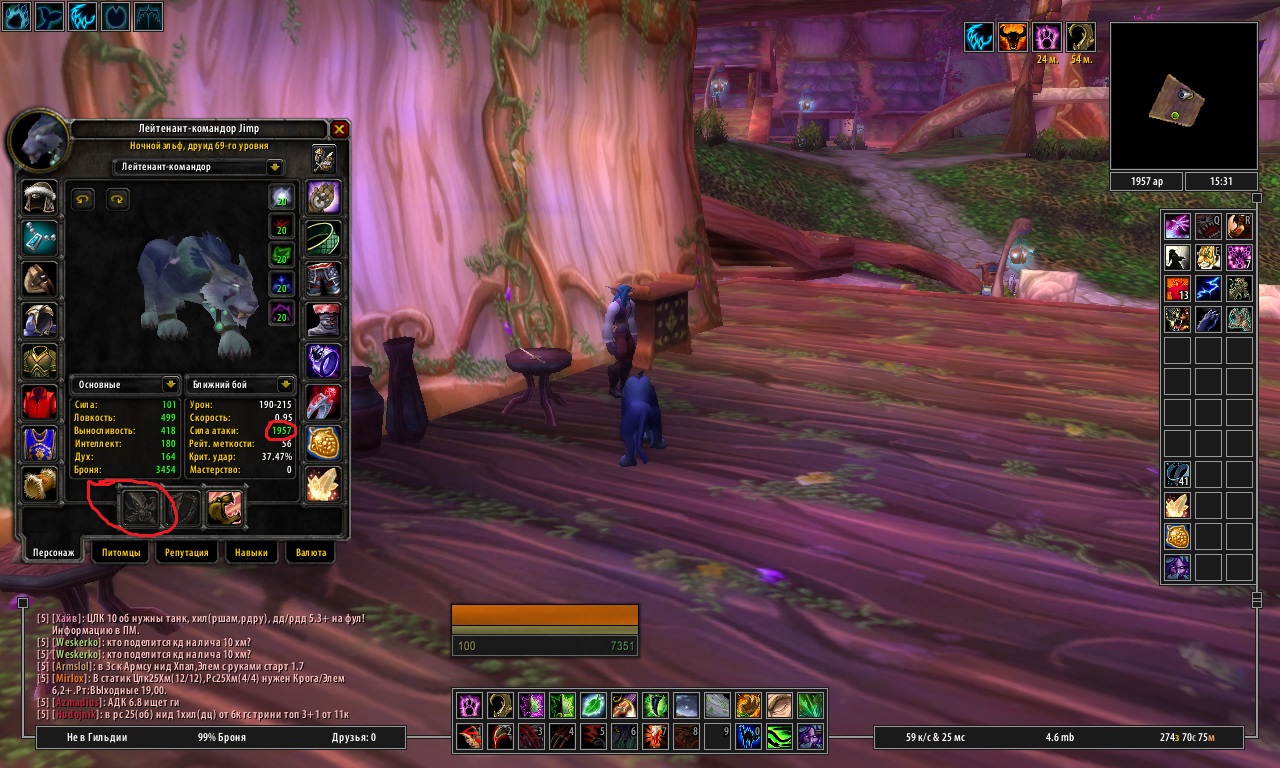Select the Валюта tab

(x=310, y=552)
